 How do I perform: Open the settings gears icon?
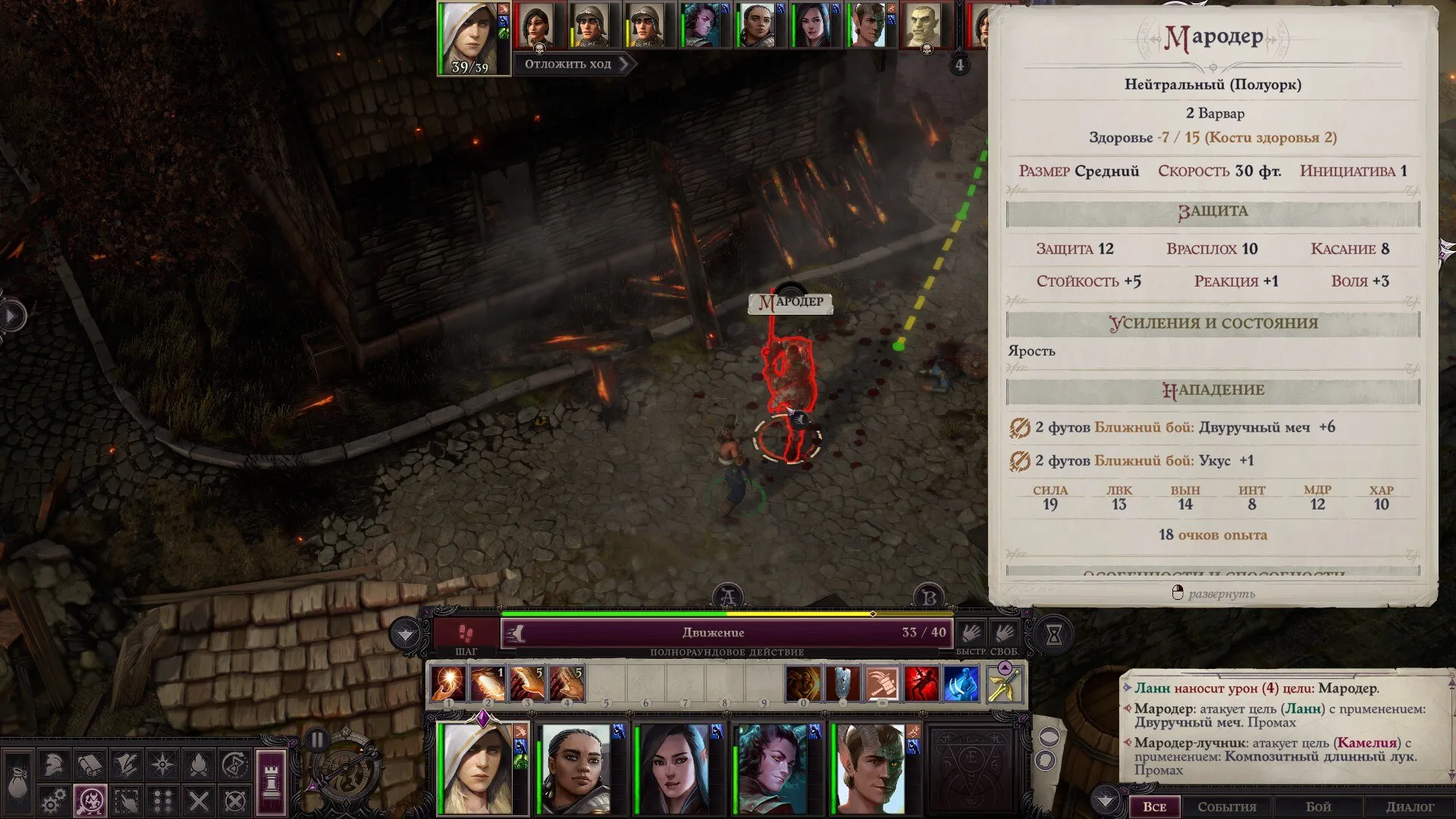point(53,801)
